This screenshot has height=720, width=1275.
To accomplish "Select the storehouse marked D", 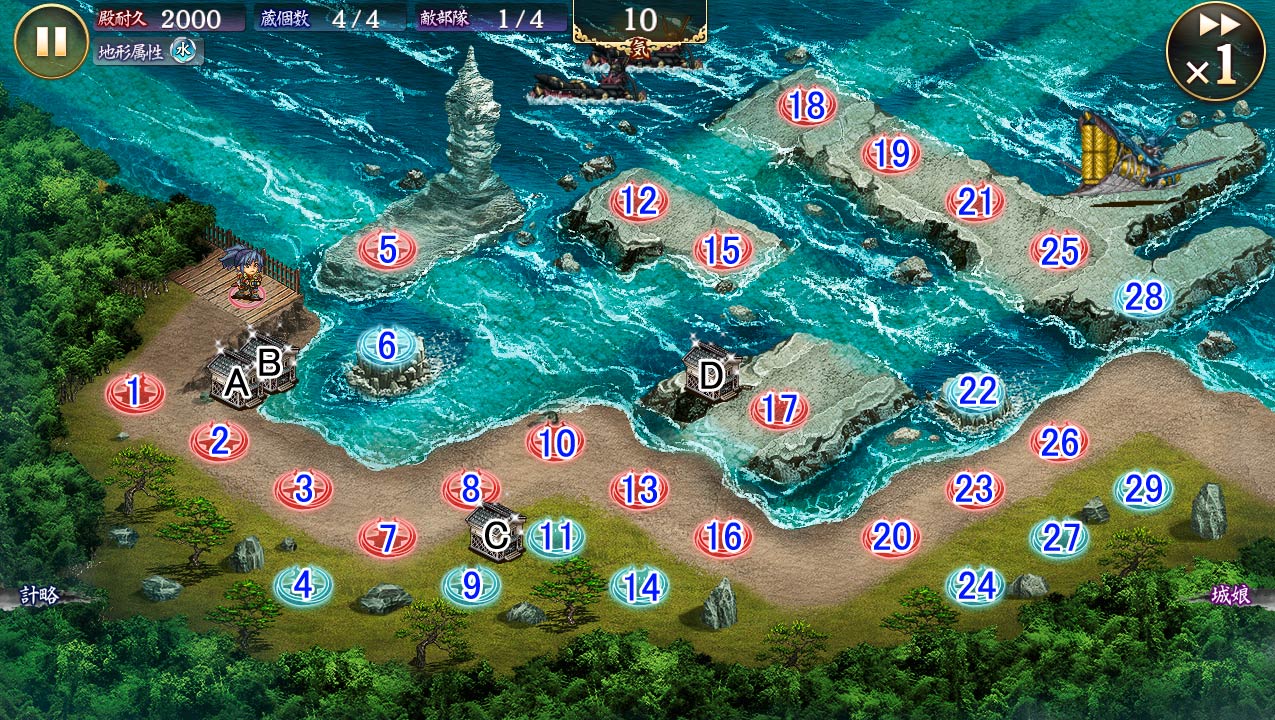I will (710, 375).
